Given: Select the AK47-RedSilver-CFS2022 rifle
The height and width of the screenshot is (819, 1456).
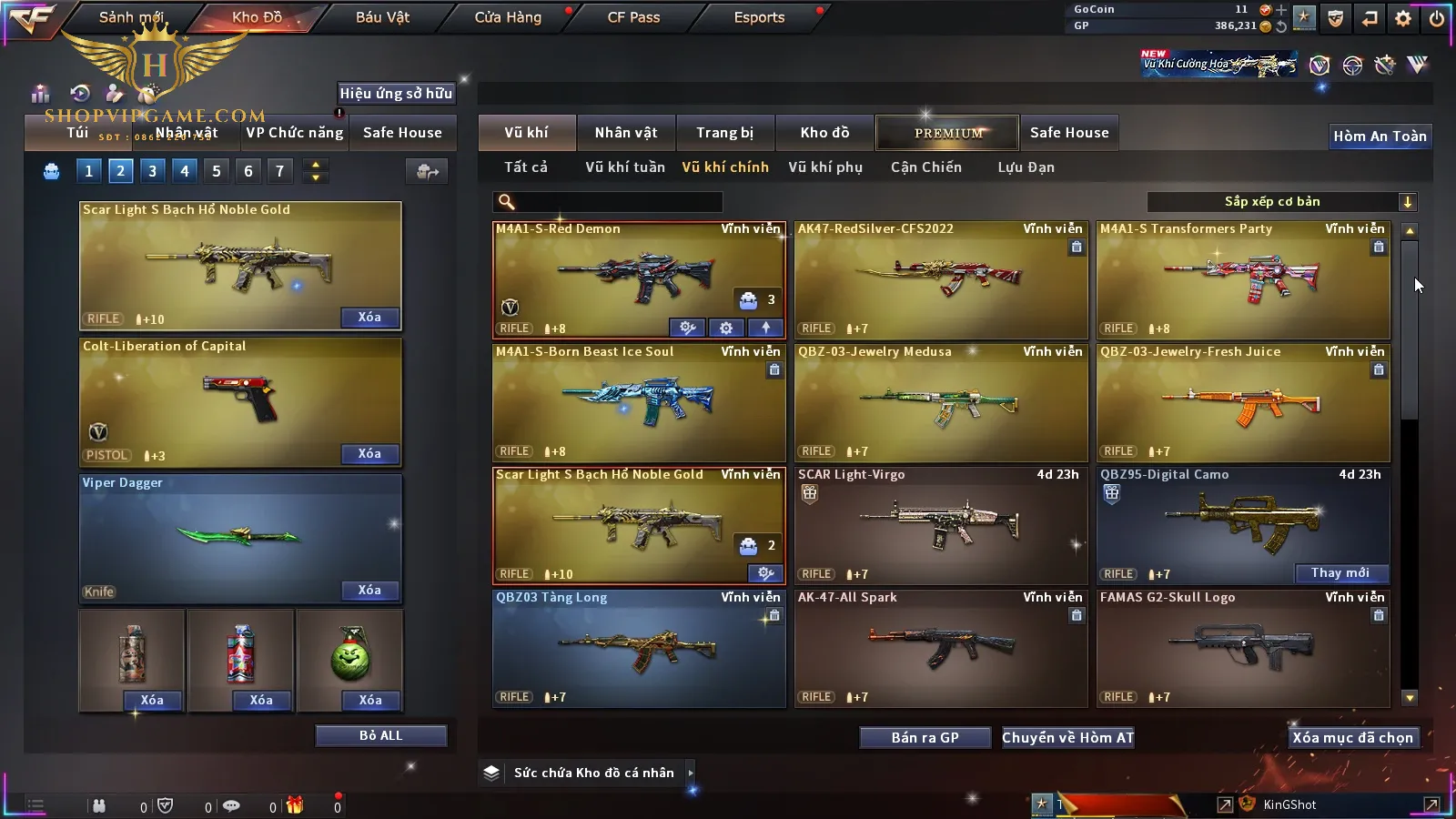Looking at the screenshot, I should (x=940, y=279).
